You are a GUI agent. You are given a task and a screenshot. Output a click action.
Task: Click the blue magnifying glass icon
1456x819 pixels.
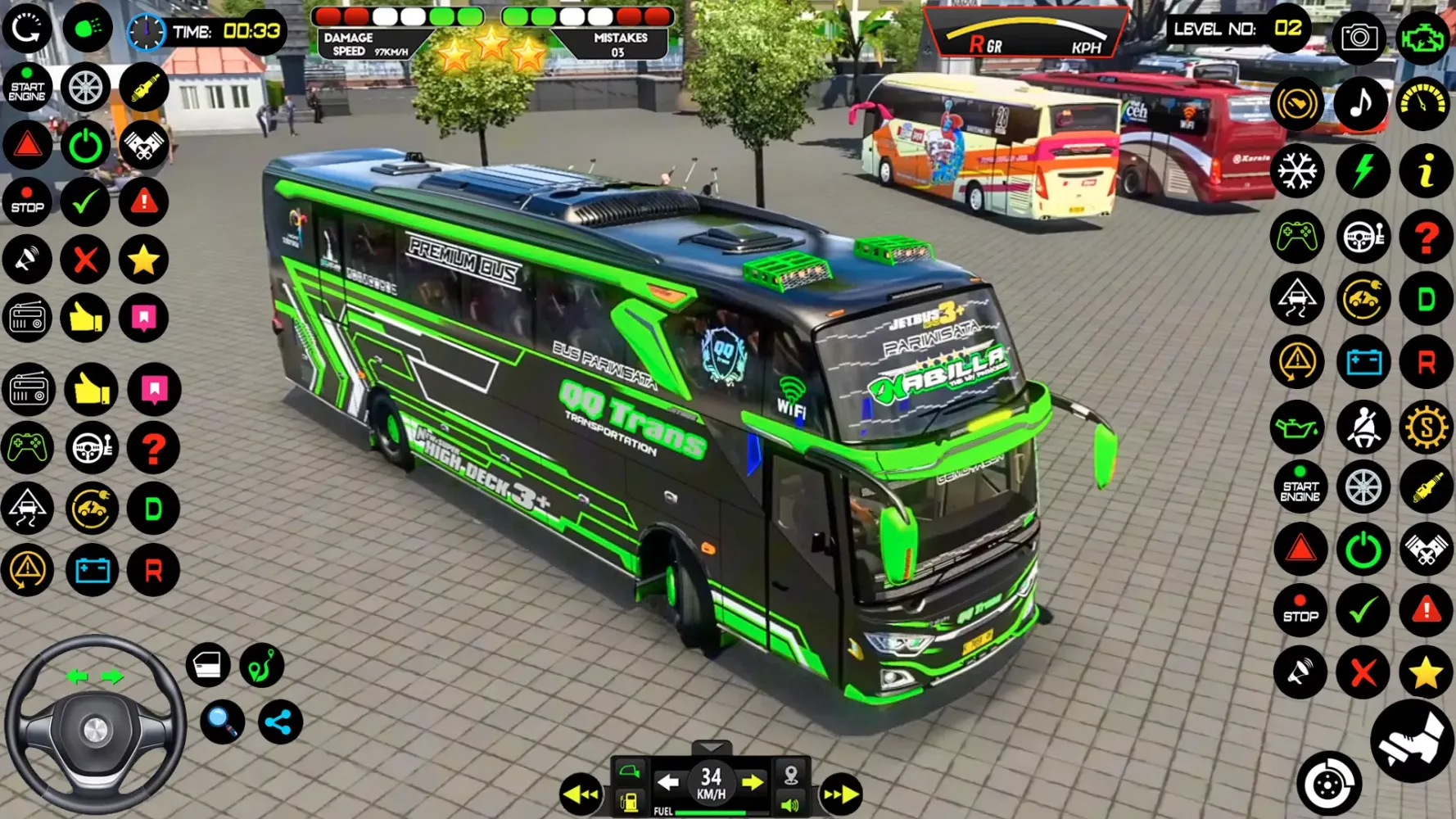click(x=222, y=722)
